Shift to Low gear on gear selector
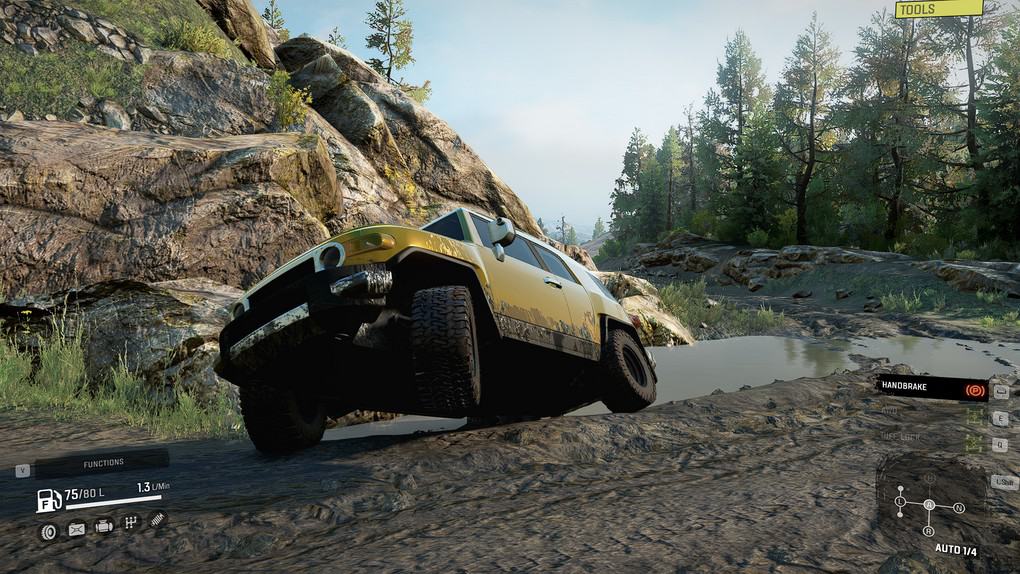Screen dimensions: 1020x574 tap(900, 501)
